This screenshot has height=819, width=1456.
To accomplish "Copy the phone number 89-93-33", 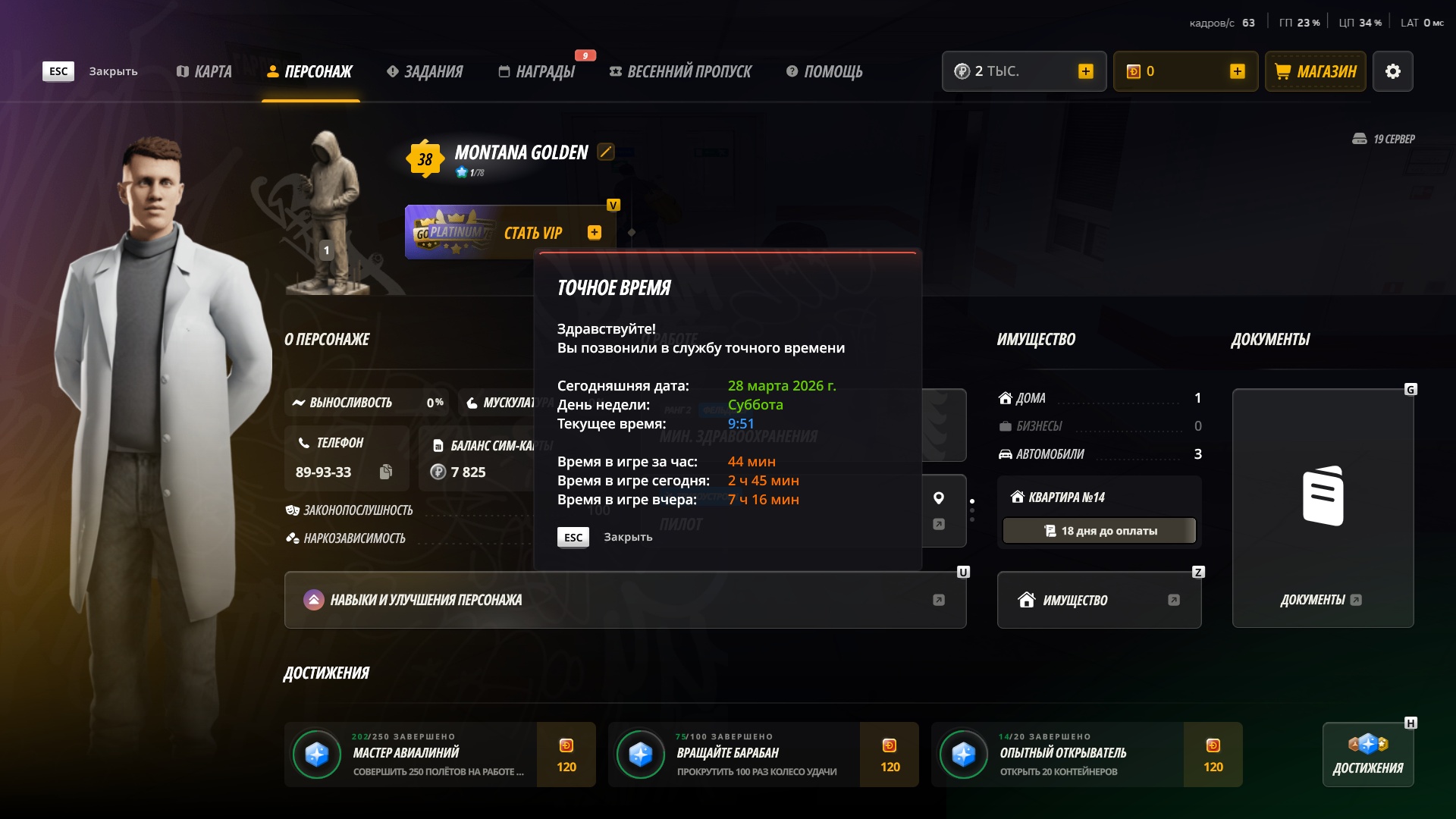I will click(385, 472).
